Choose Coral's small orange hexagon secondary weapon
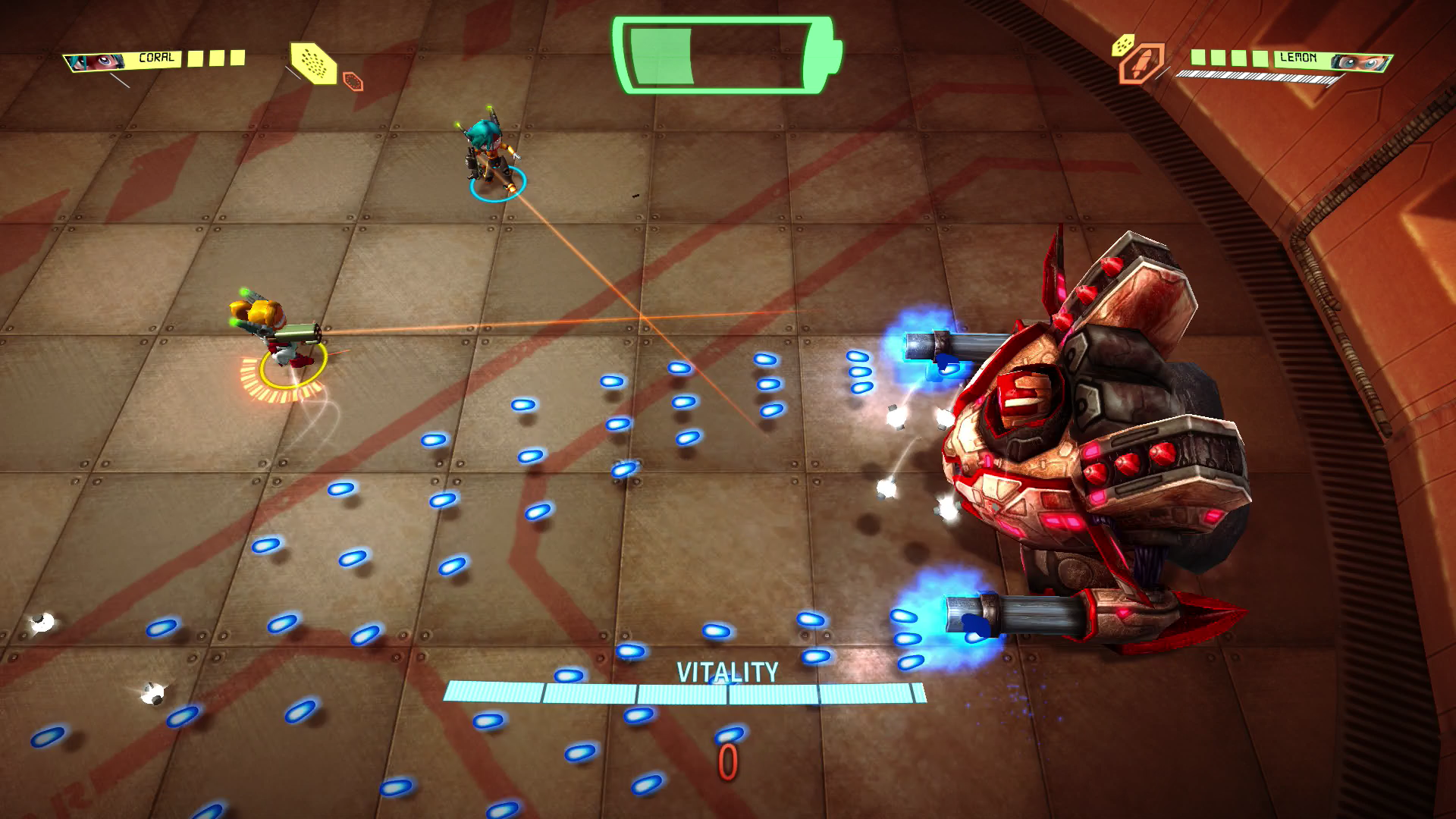The height and width of the screenshot is (819, 1456). click(x=353, y=81)
